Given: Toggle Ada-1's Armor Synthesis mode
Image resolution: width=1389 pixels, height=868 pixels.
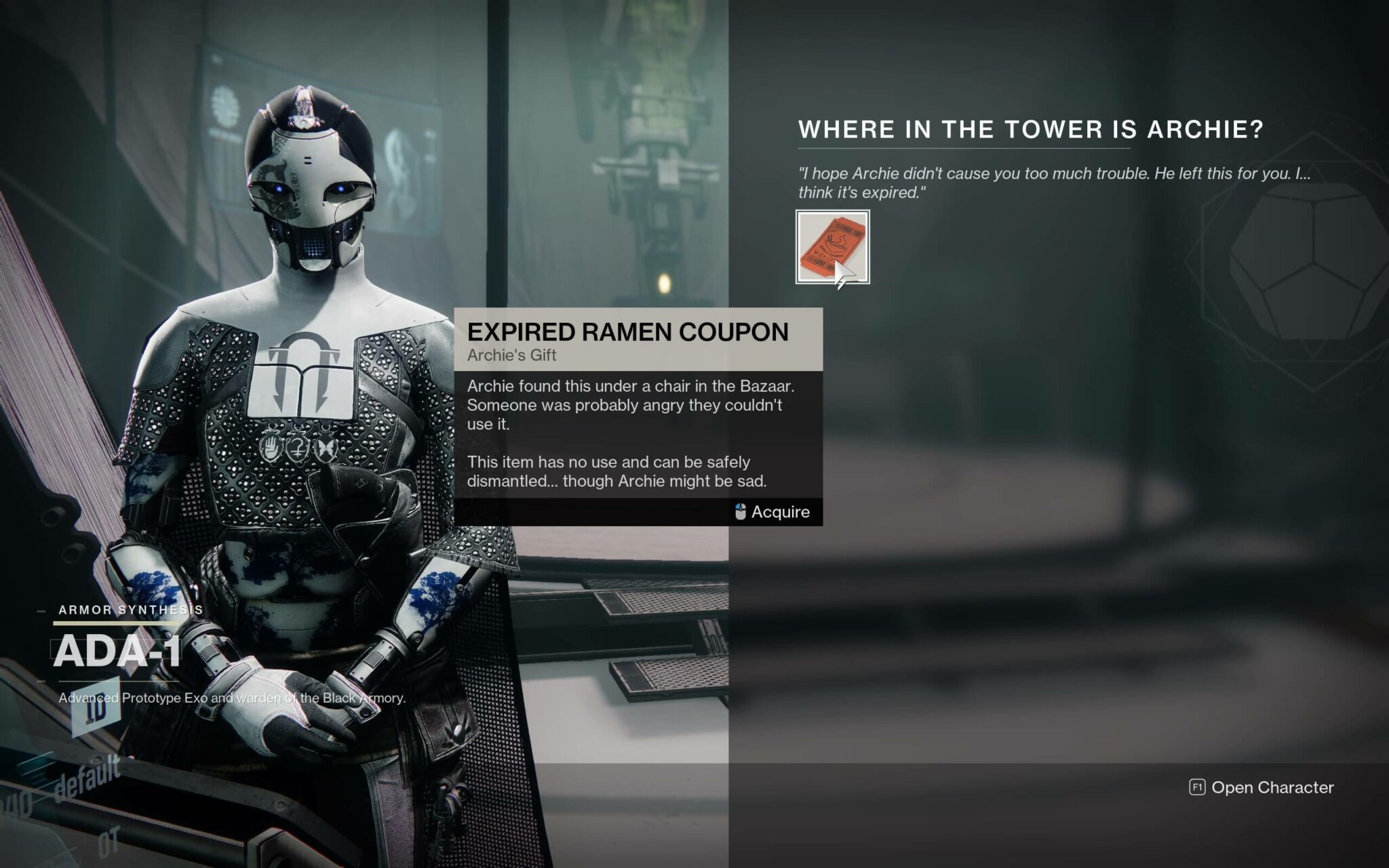Looking at the screenshot, I should [129, 609].
